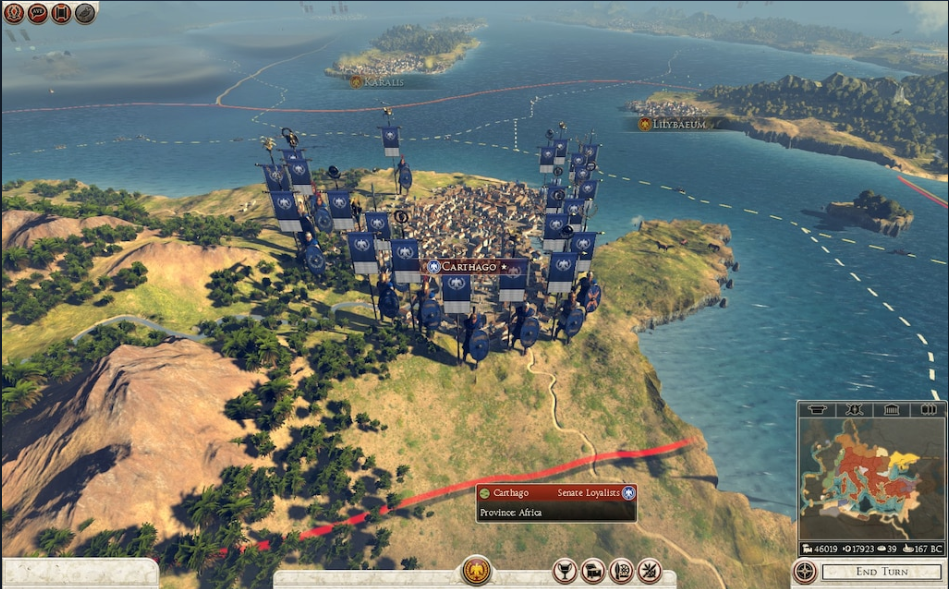
Task: Click the grey bird icon
Action: point(85,13)
